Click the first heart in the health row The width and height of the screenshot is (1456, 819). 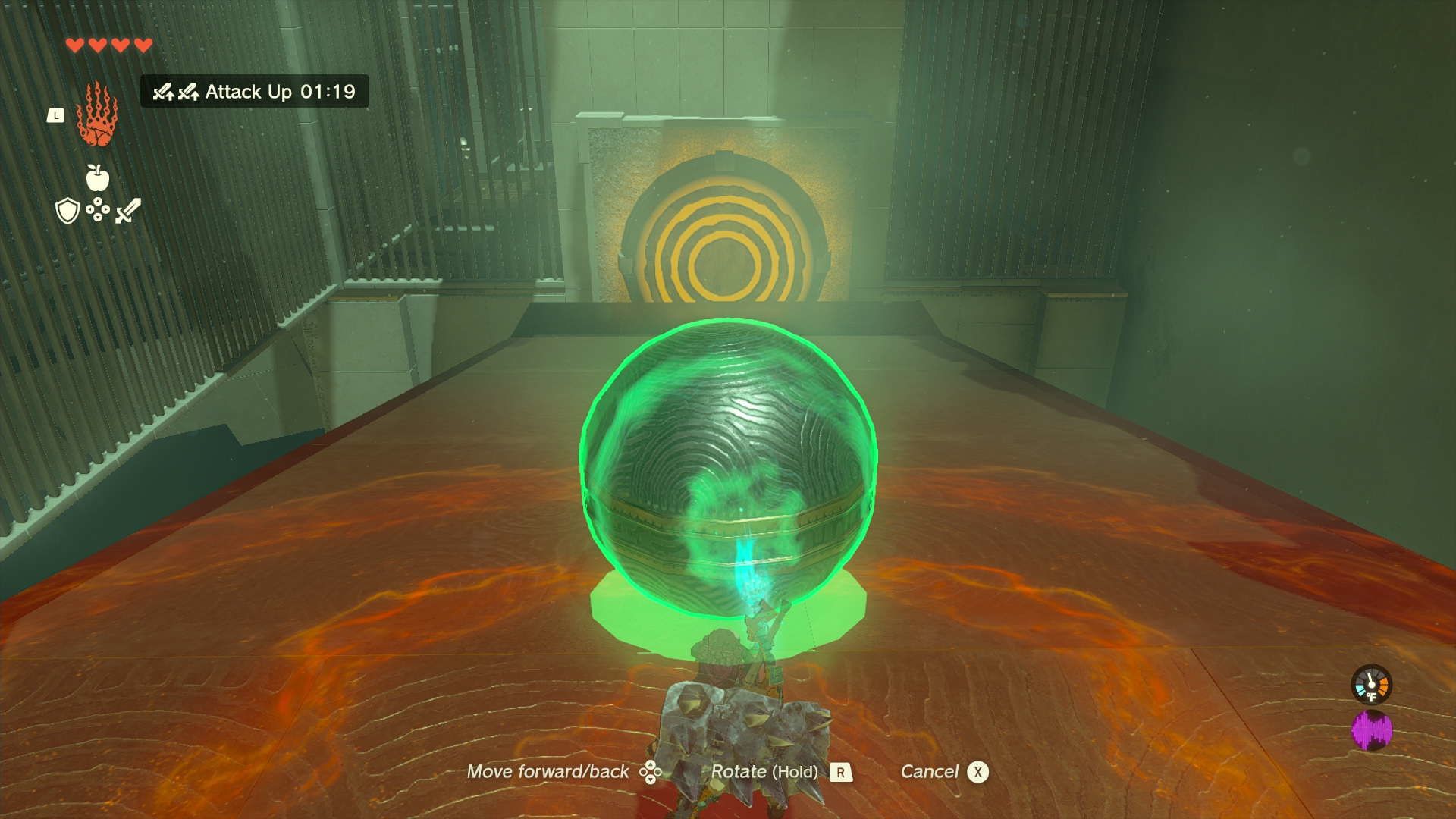pos(75,45)
